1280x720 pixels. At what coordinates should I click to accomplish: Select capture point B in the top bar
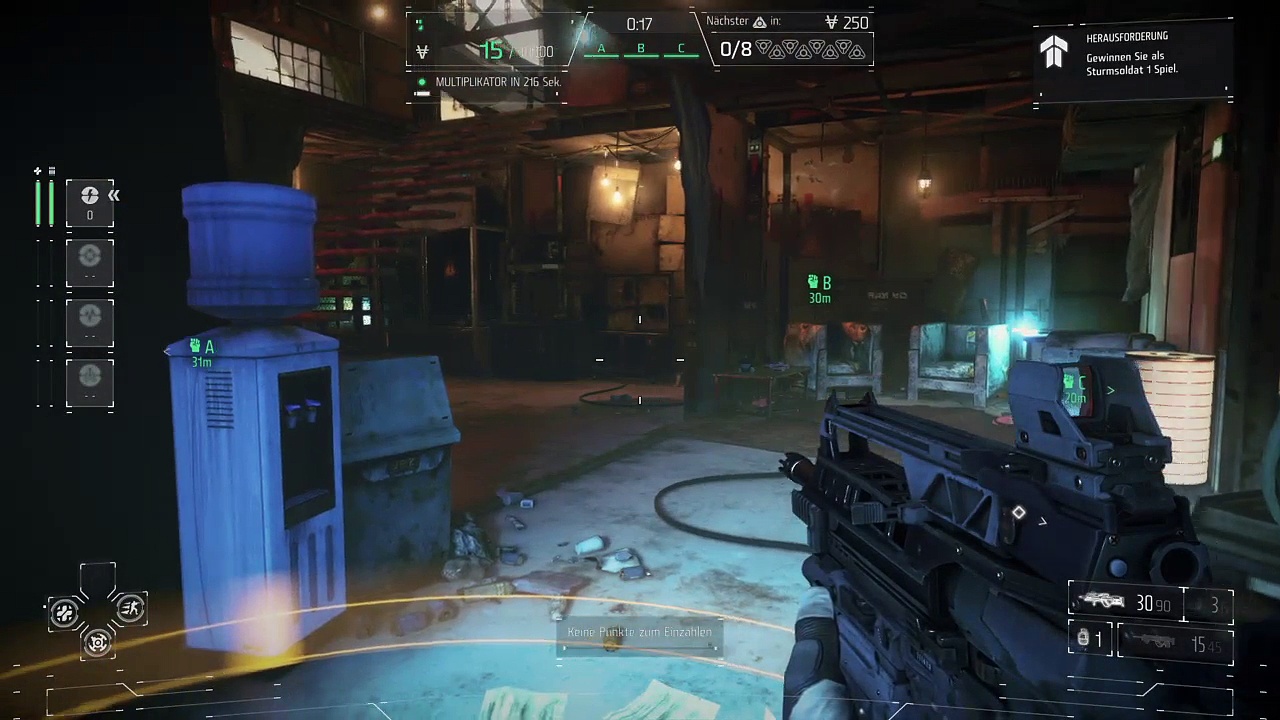(641, 49)
